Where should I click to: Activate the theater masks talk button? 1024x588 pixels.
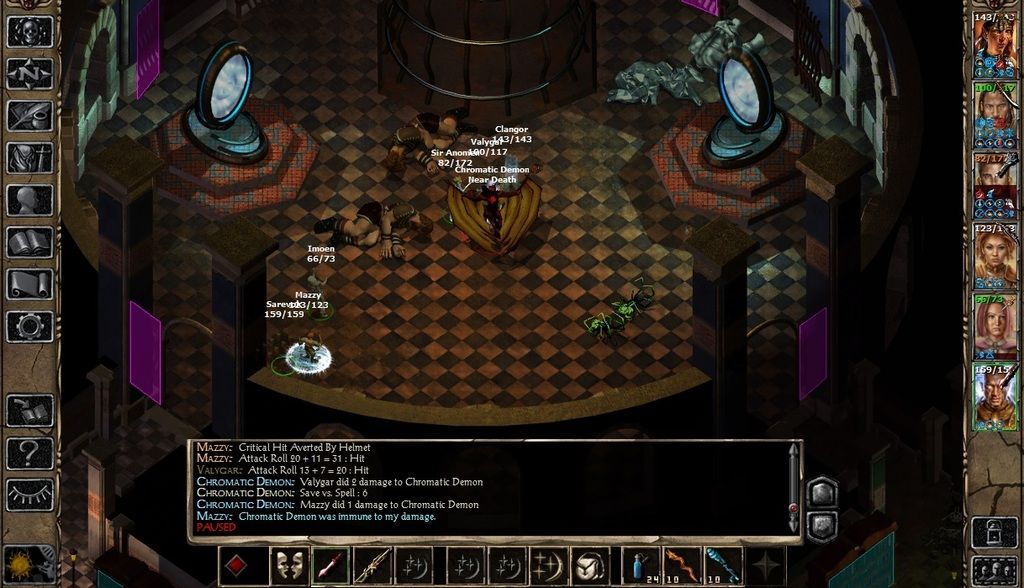(290, 566)
